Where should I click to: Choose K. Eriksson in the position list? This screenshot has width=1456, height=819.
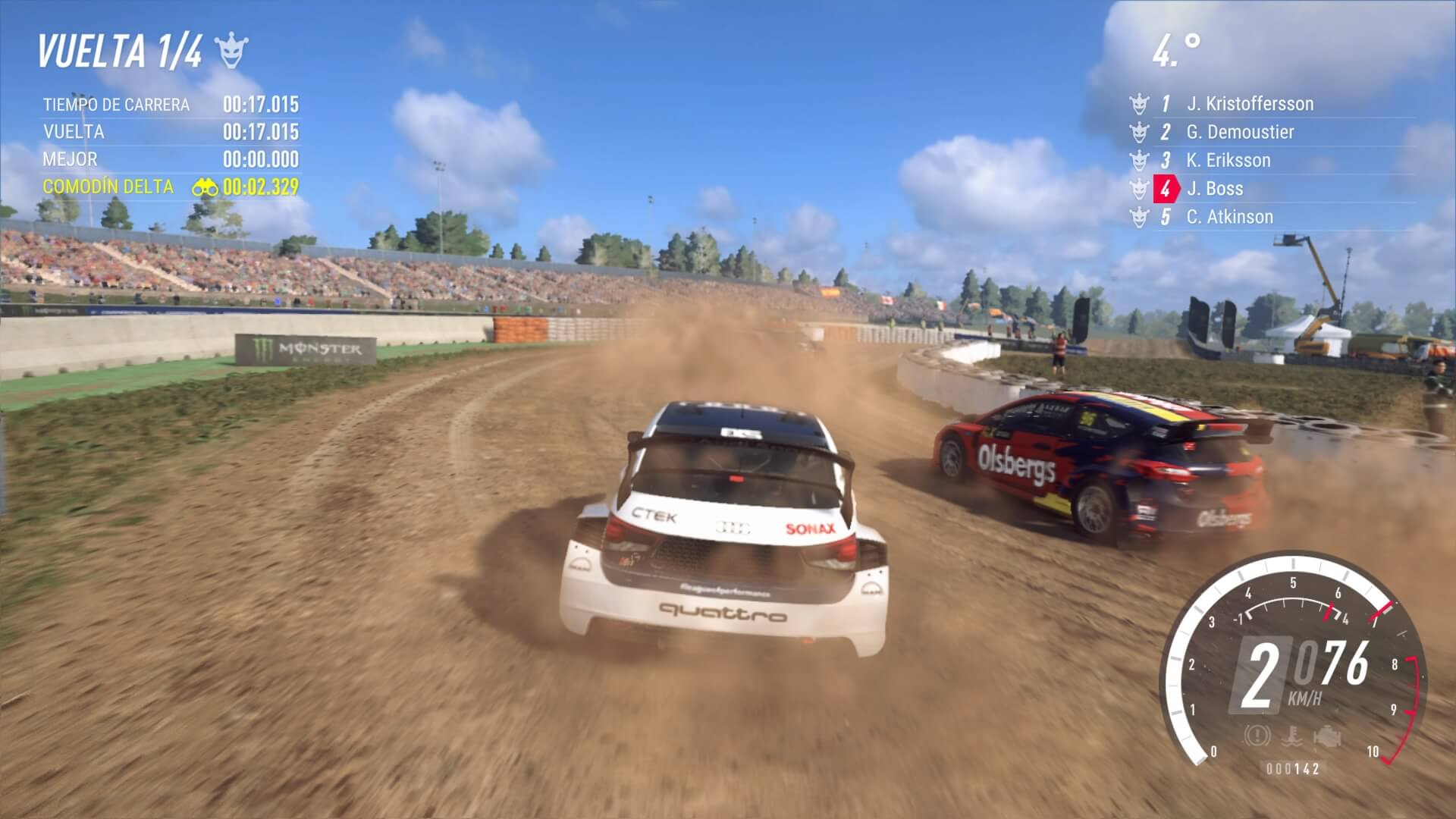tap(1228, 160)
